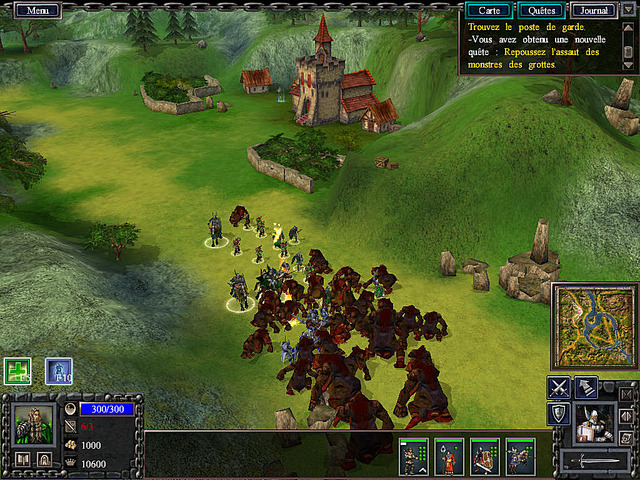Open the spellbook icon under hero portrait

point(22,460)
